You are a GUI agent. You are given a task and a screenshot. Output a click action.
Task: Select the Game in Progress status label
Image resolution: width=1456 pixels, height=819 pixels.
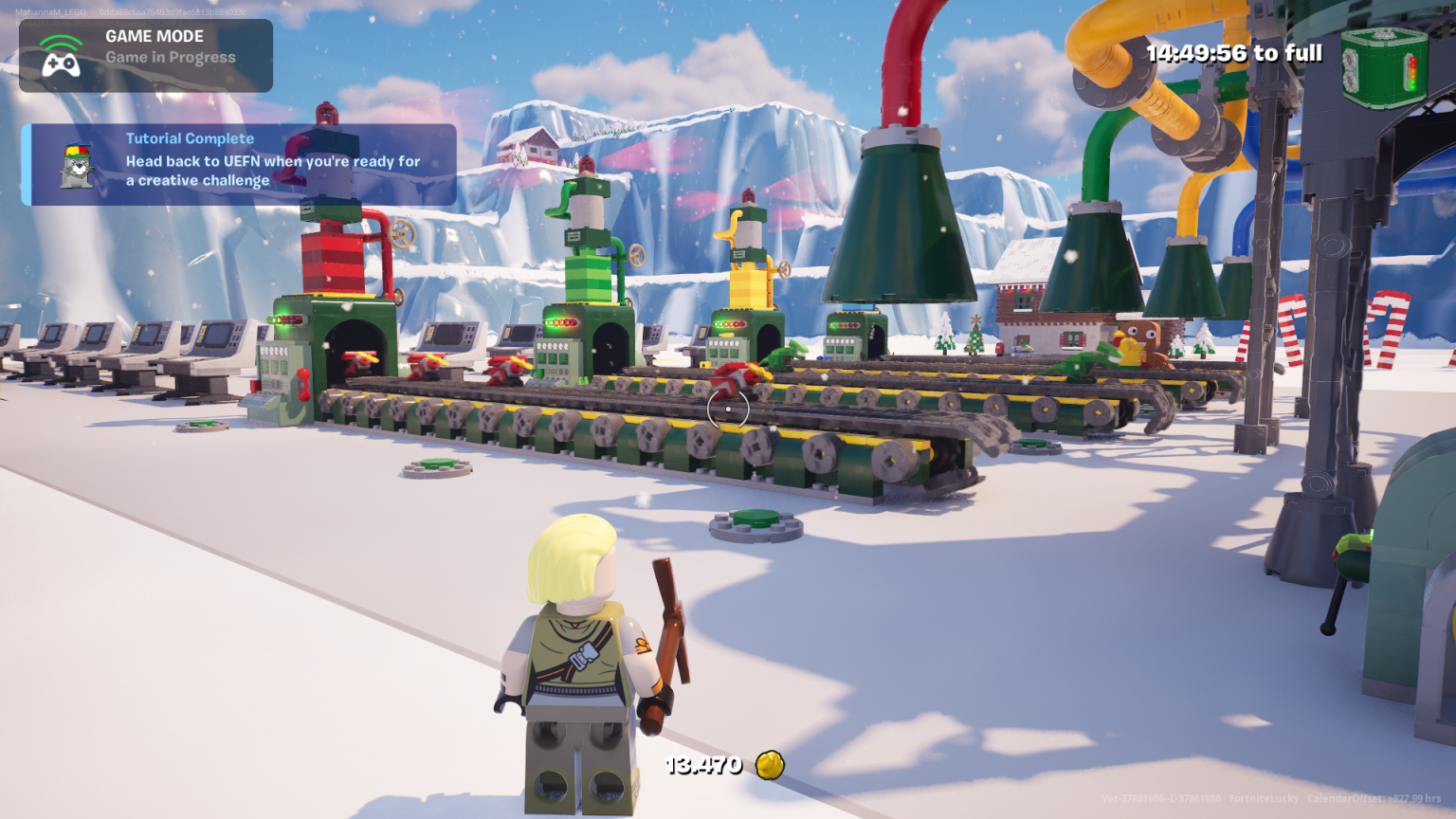click(171, 57)
